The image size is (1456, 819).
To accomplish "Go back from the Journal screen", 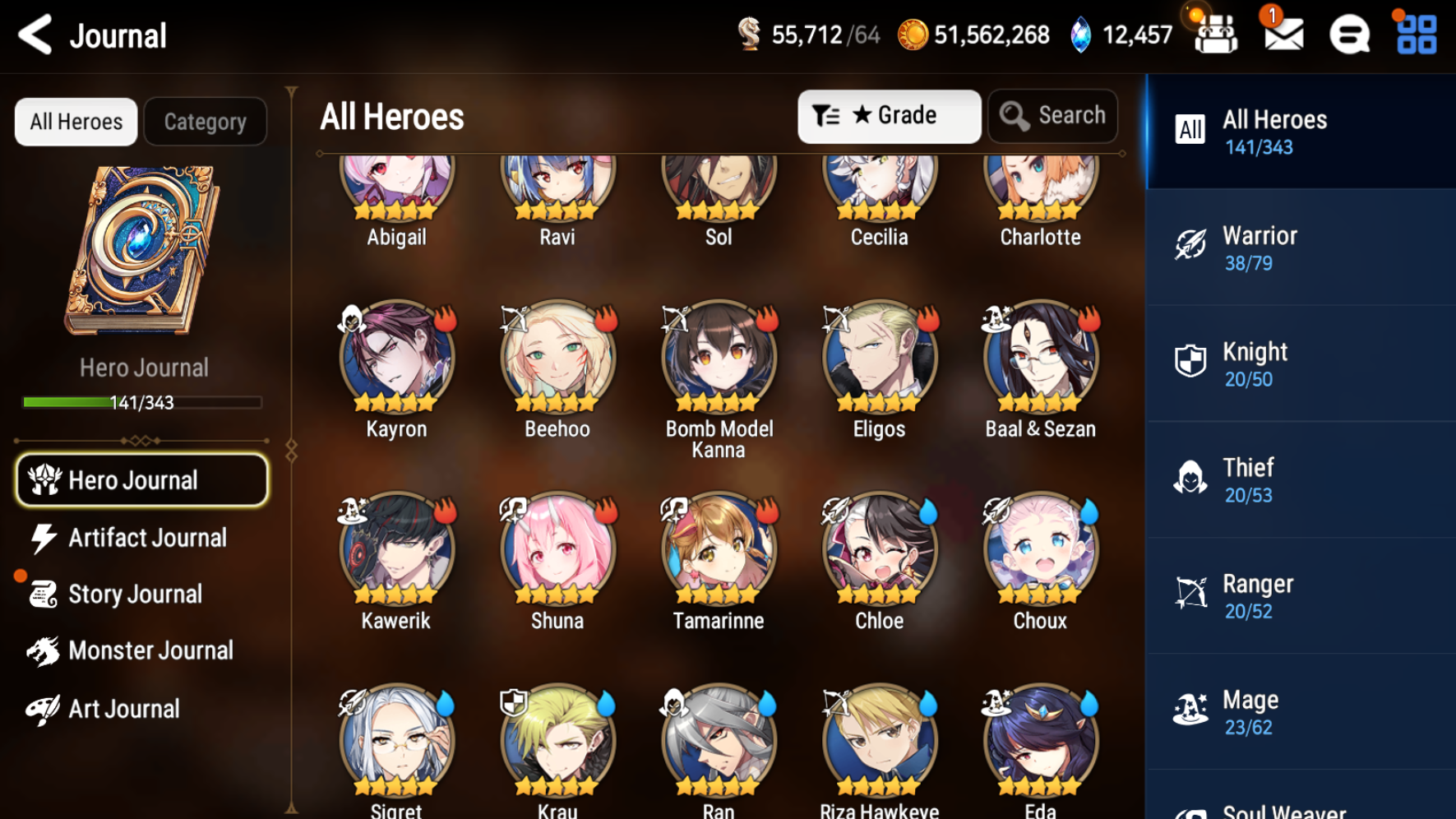I will [35, 35].
